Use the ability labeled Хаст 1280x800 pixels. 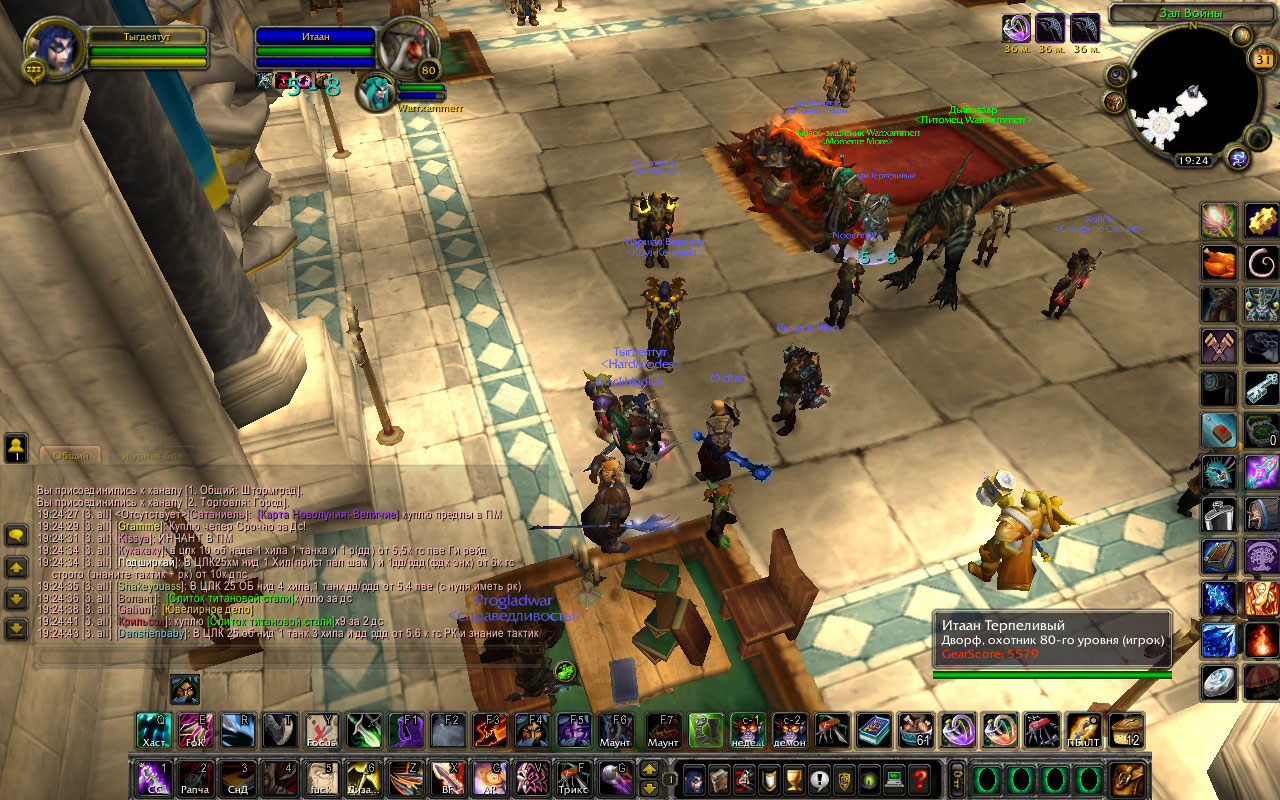click(154, 731)
